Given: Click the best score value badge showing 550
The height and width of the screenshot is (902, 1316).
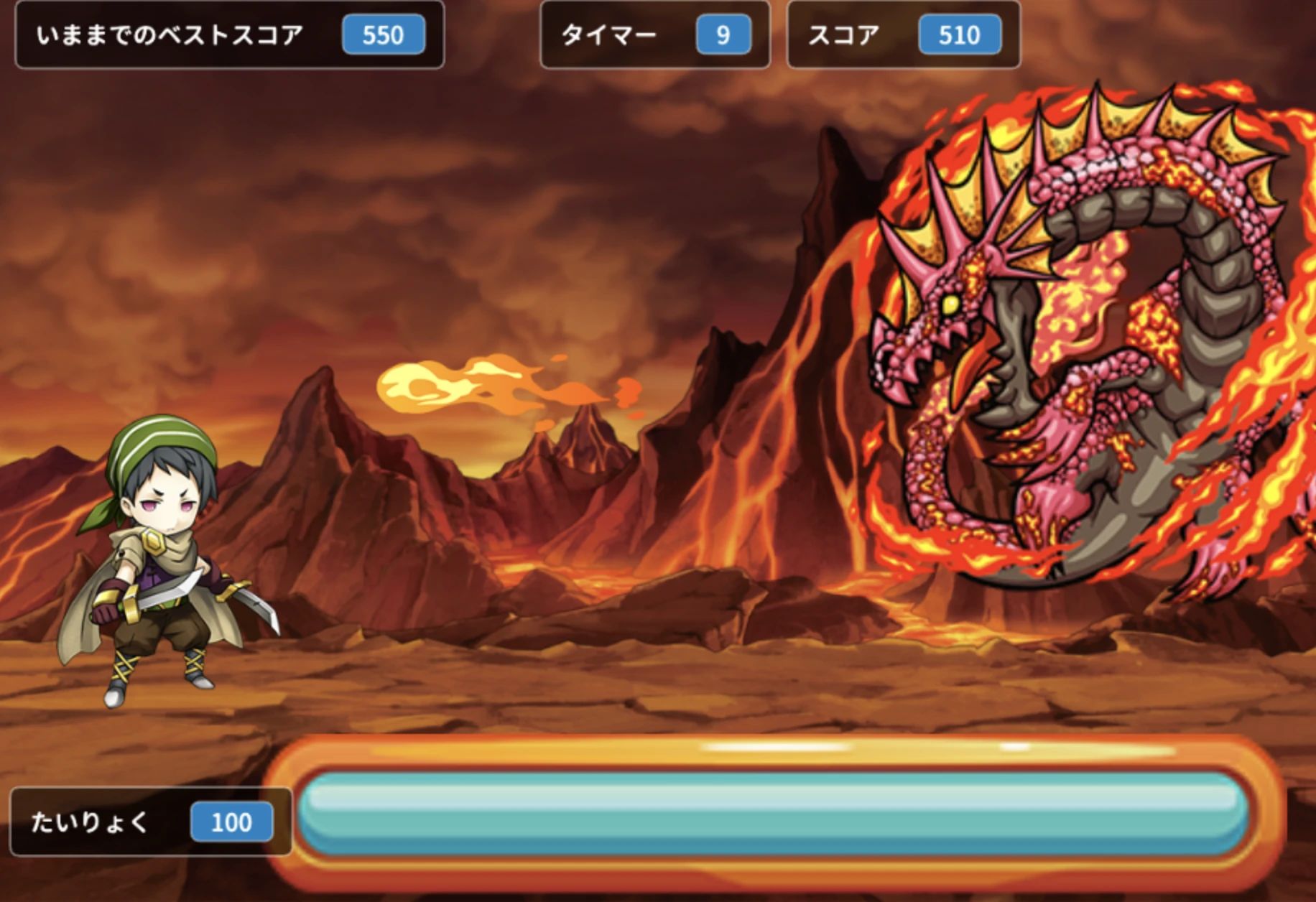Looking at the screenshot, I should (383, 35).
